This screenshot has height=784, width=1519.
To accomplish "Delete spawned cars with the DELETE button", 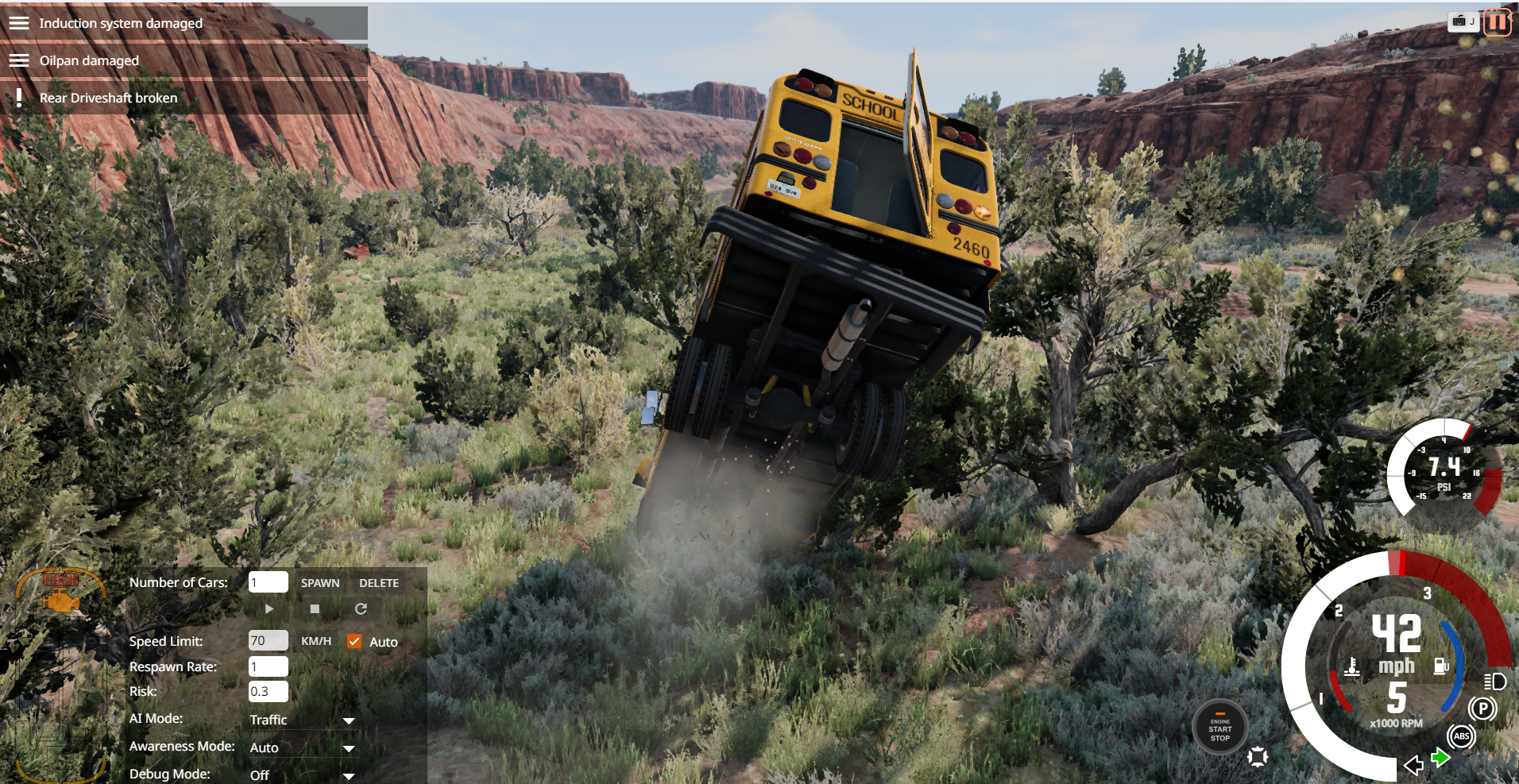I will click(x=379, y=583).
